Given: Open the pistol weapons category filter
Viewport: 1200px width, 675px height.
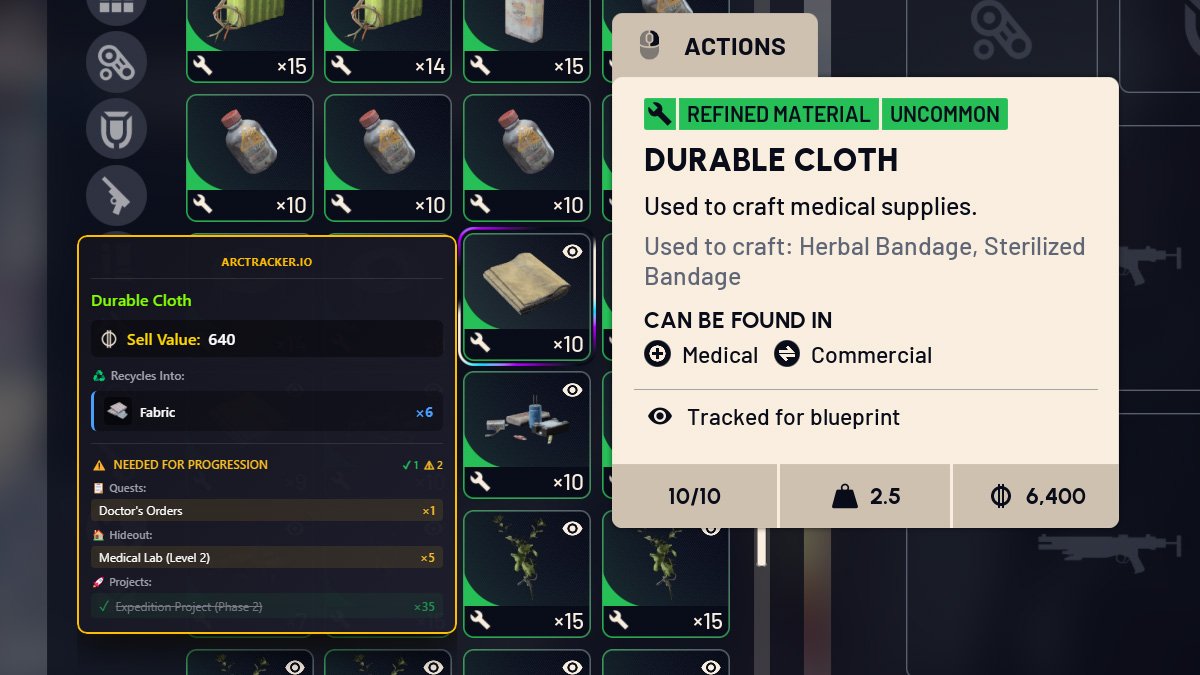Looking at the screenshot, I should [x=116, y=195].
